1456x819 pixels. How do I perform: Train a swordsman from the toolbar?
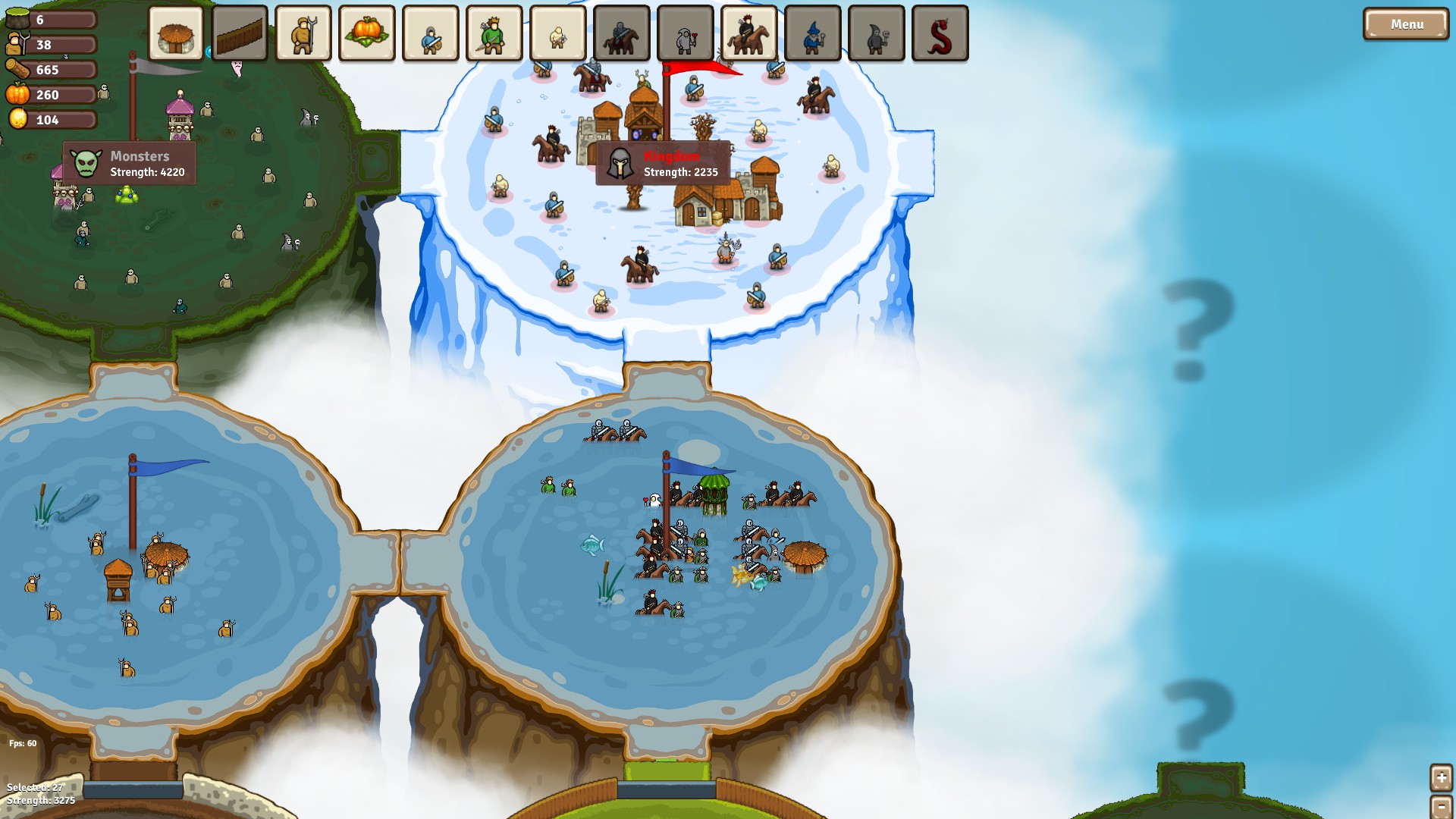click(430, 33)
